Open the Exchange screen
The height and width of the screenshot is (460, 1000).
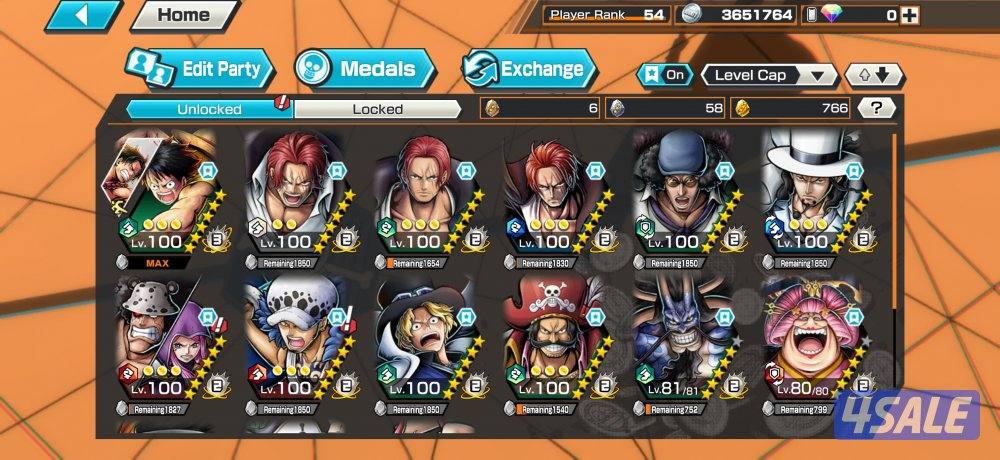(x=528, y=69)
